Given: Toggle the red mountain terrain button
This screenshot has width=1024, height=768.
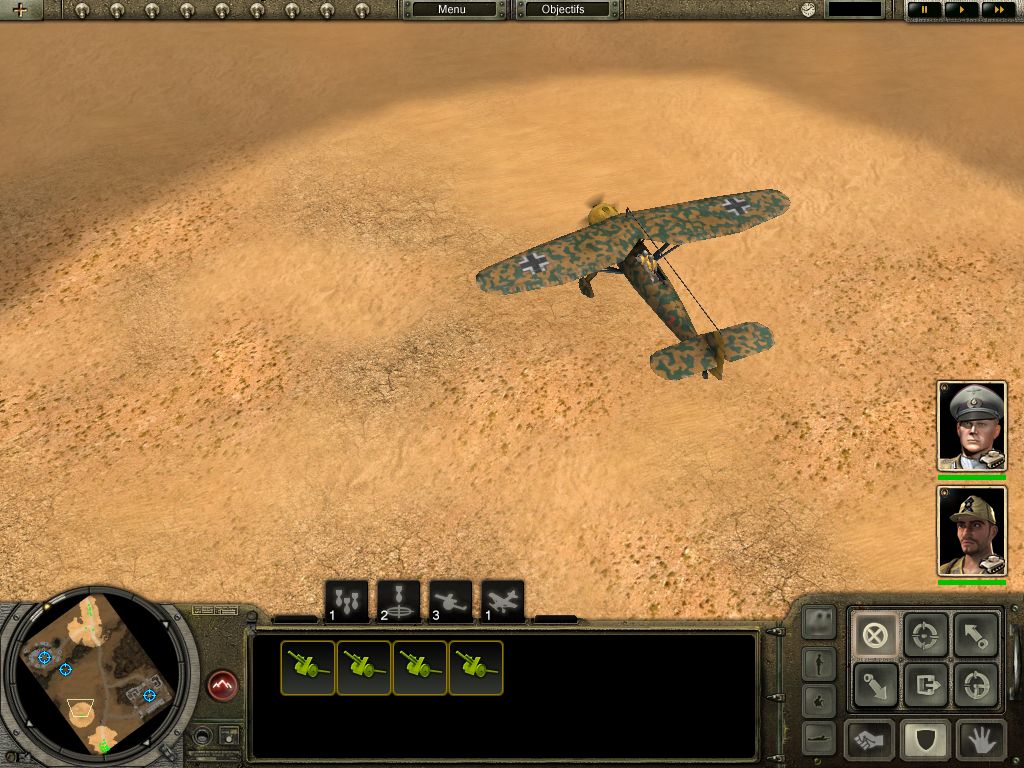Looking at the screenshot, I should pyautogui.click(x=222, y=686).
